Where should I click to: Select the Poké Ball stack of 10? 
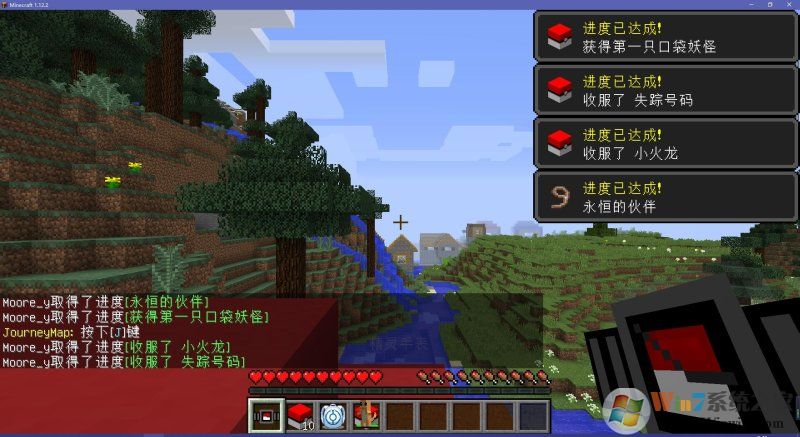(x=301, y=415)
